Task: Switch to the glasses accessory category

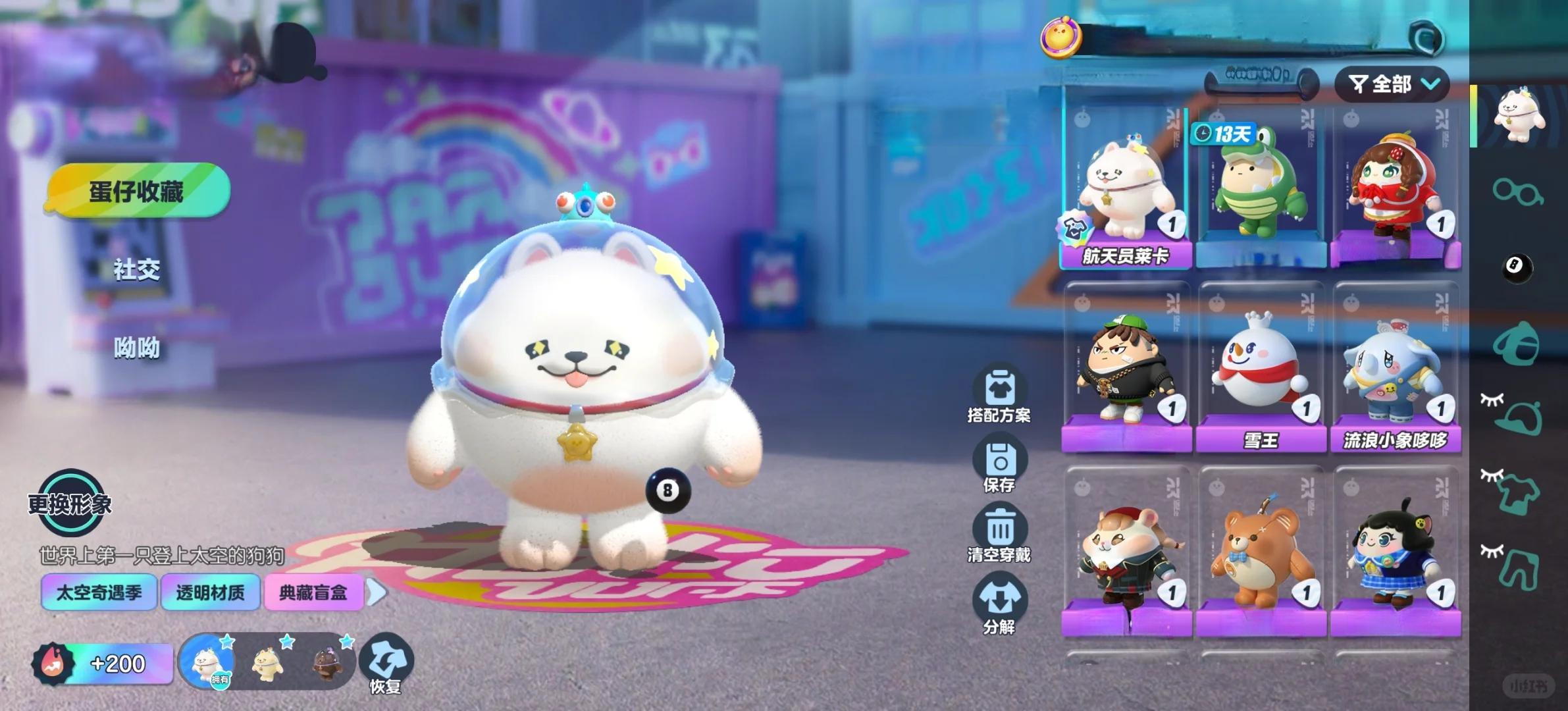Action: click(1517, 192)
